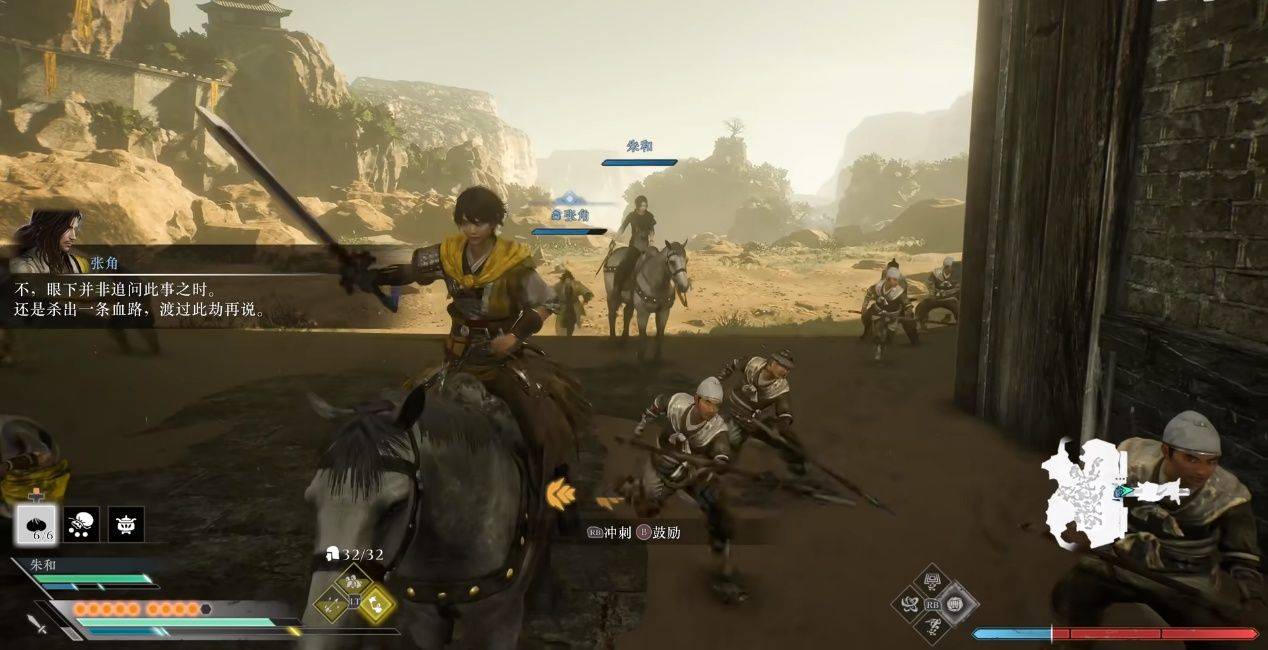Screen dimensions: 1268x650
Task: Select the top battle art diamond
Action: pyautogui.click(x=934, y=581)
